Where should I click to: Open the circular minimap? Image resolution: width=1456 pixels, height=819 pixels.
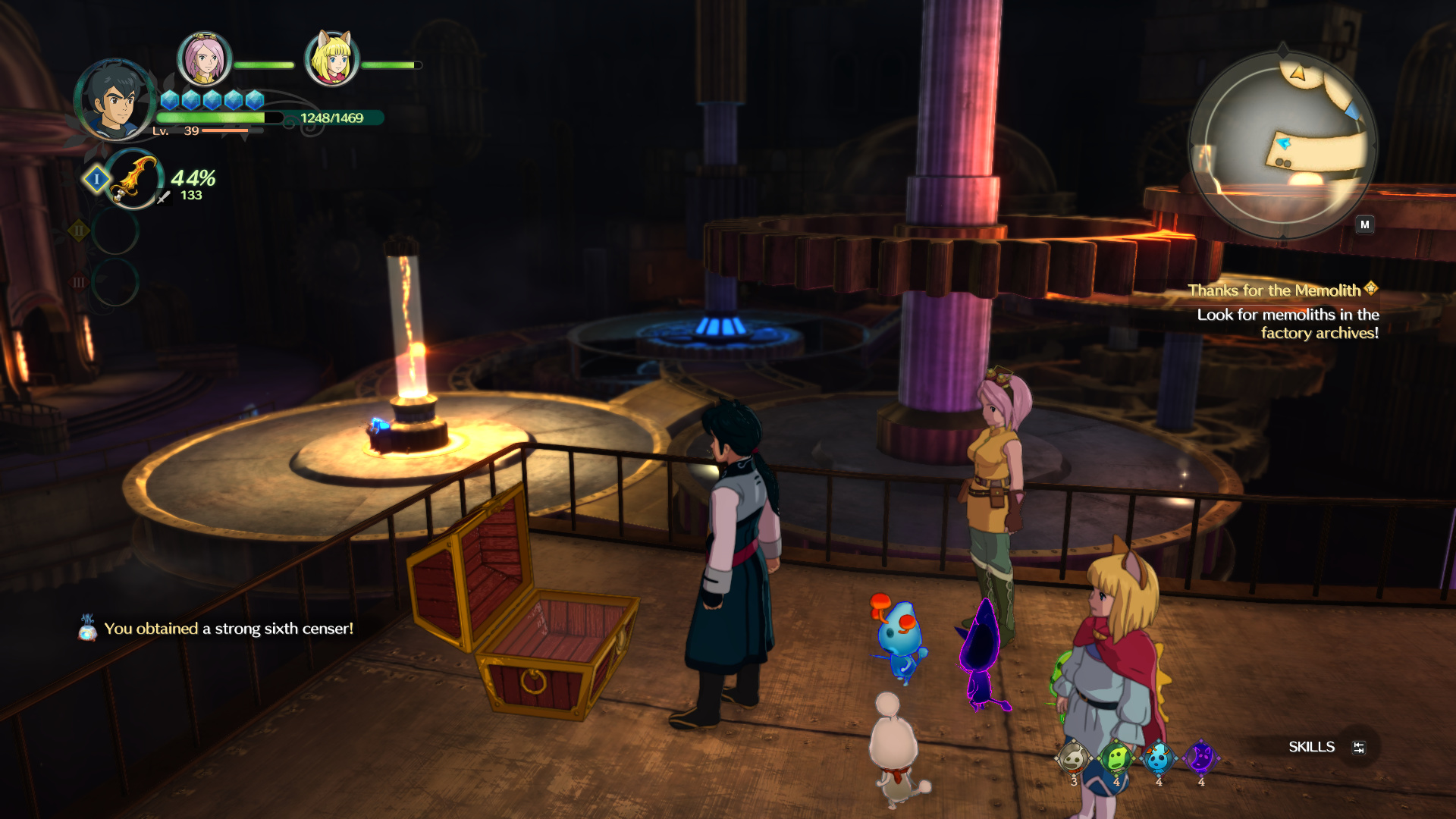[1282, 144]
